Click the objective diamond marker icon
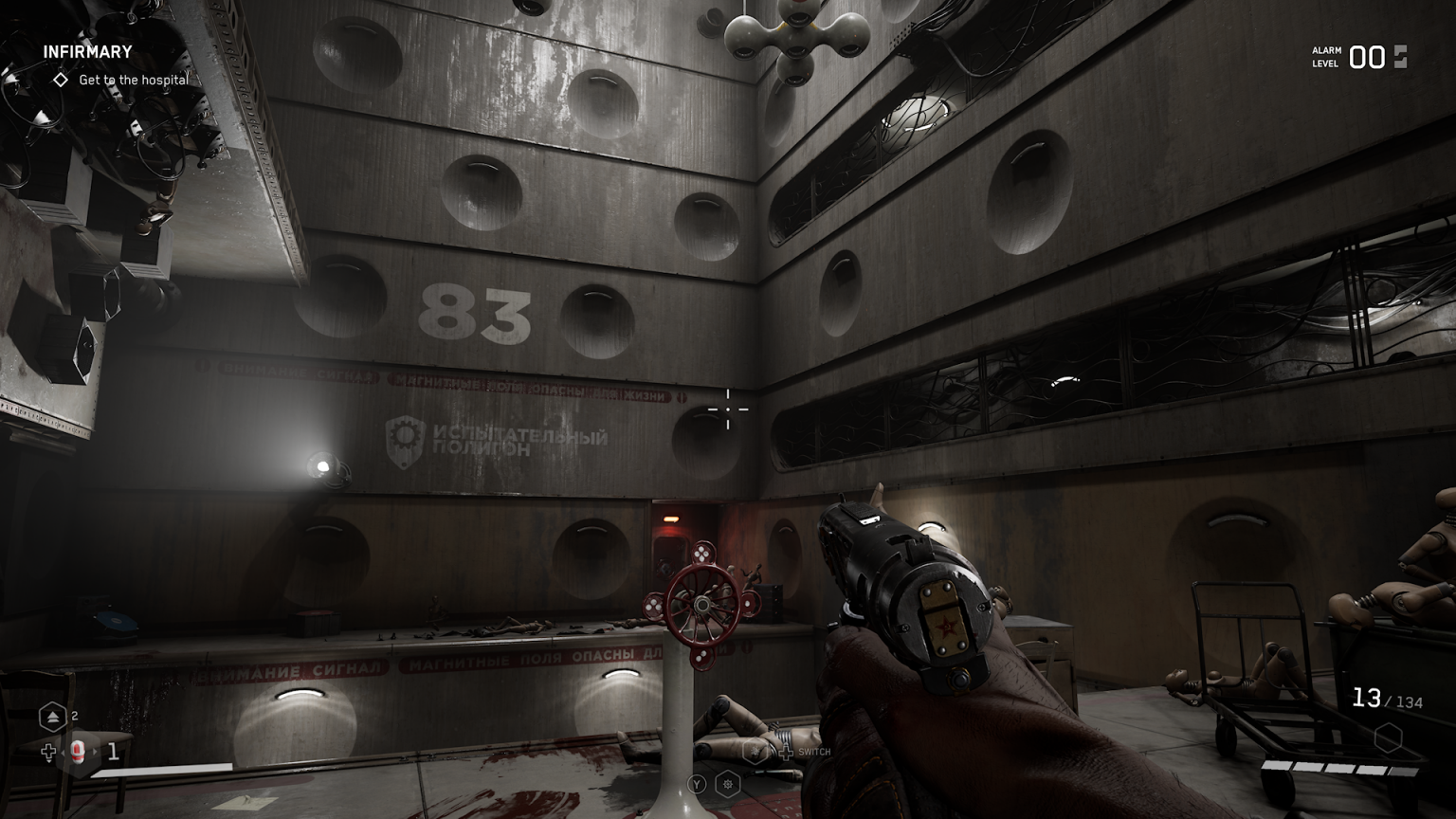 (x=59, y=81)
